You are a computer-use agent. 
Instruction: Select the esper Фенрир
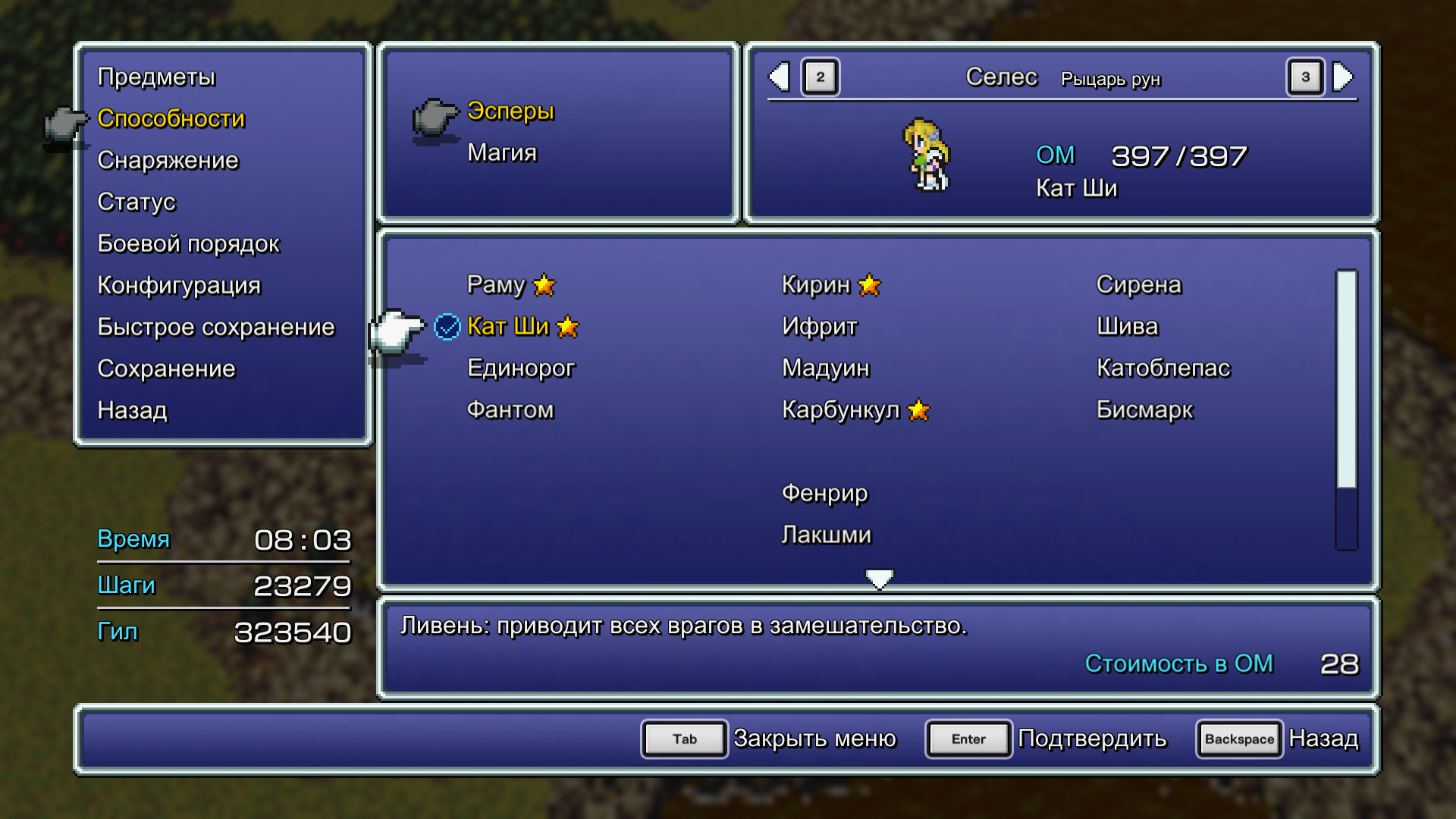pyautogui.click(x=825, y=493)
